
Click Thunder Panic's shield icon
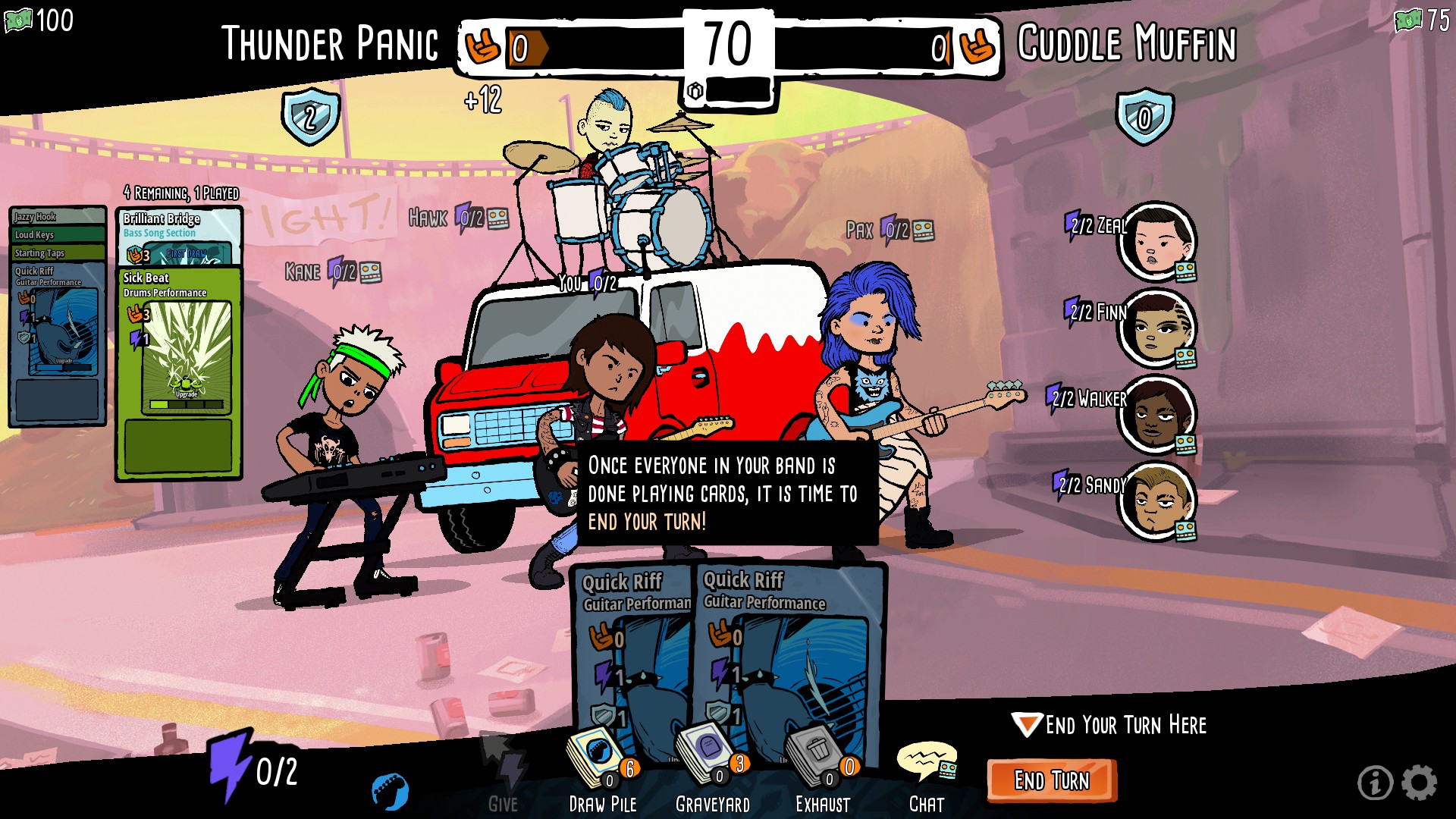click(310, 117)
